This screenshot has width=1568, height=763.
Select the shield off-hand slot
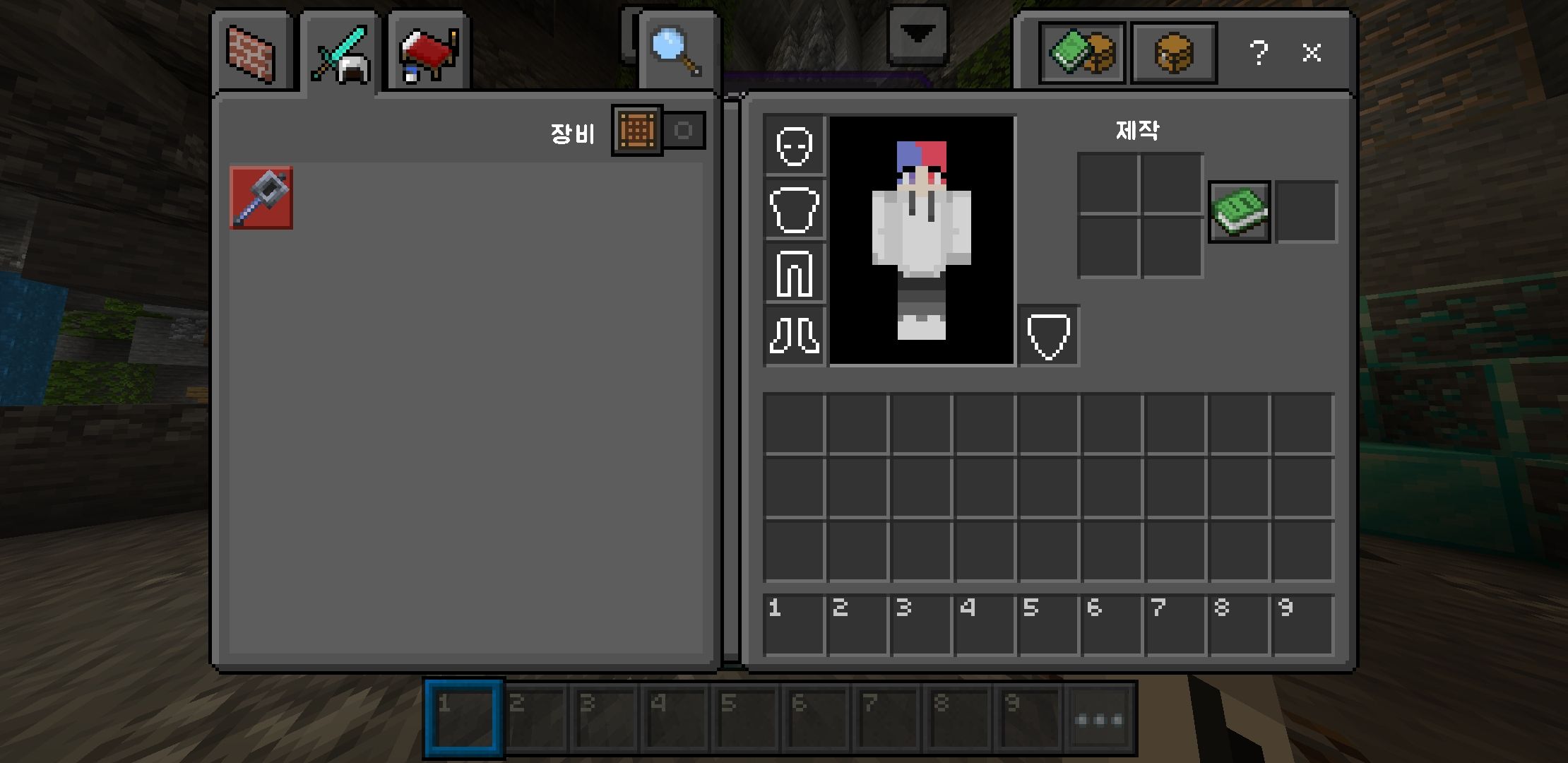point(1049,336)
